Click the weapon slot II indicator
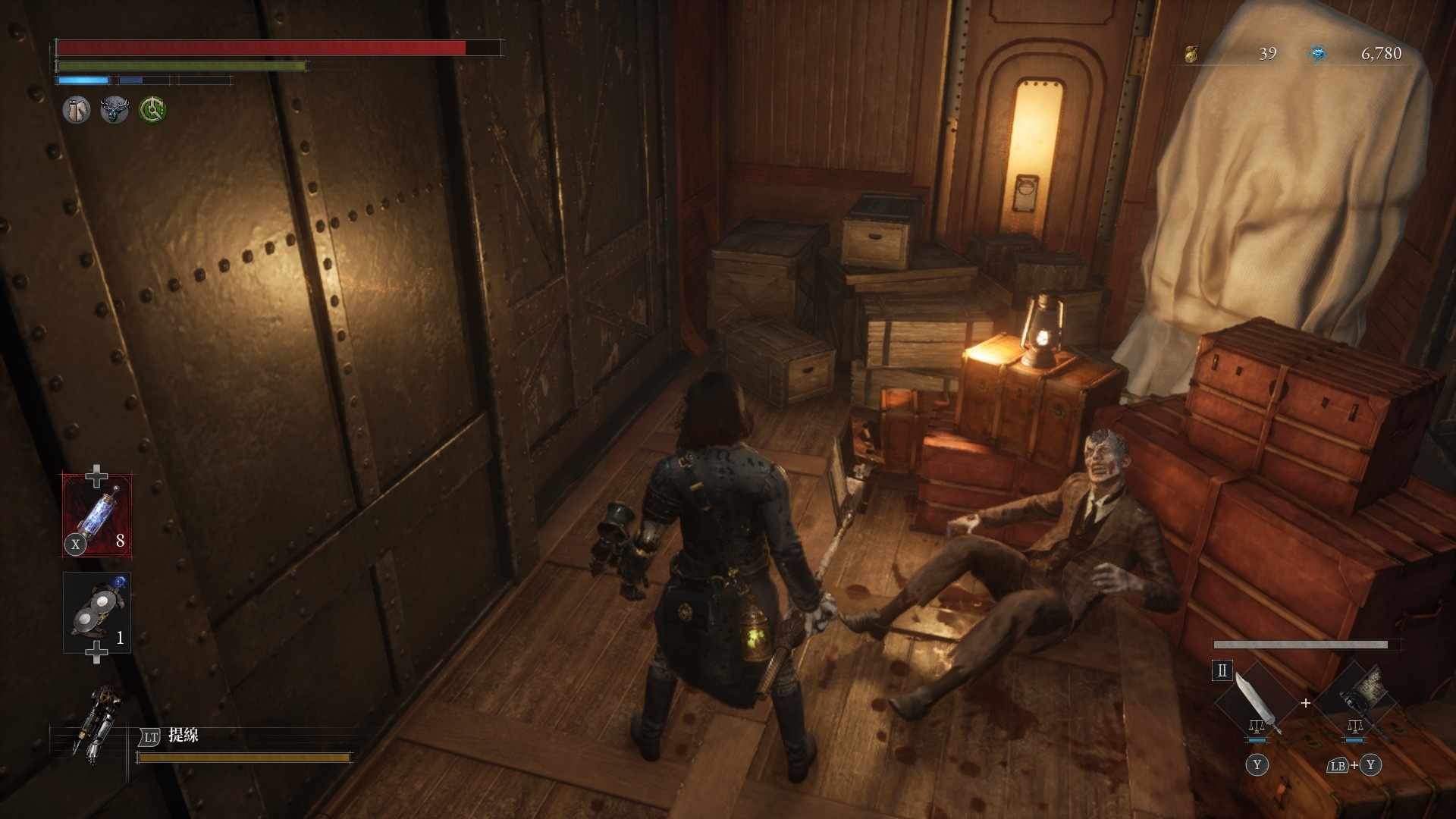This screenshot has width=1456, height=819. pyautogui.click(x=1222, y=670)
